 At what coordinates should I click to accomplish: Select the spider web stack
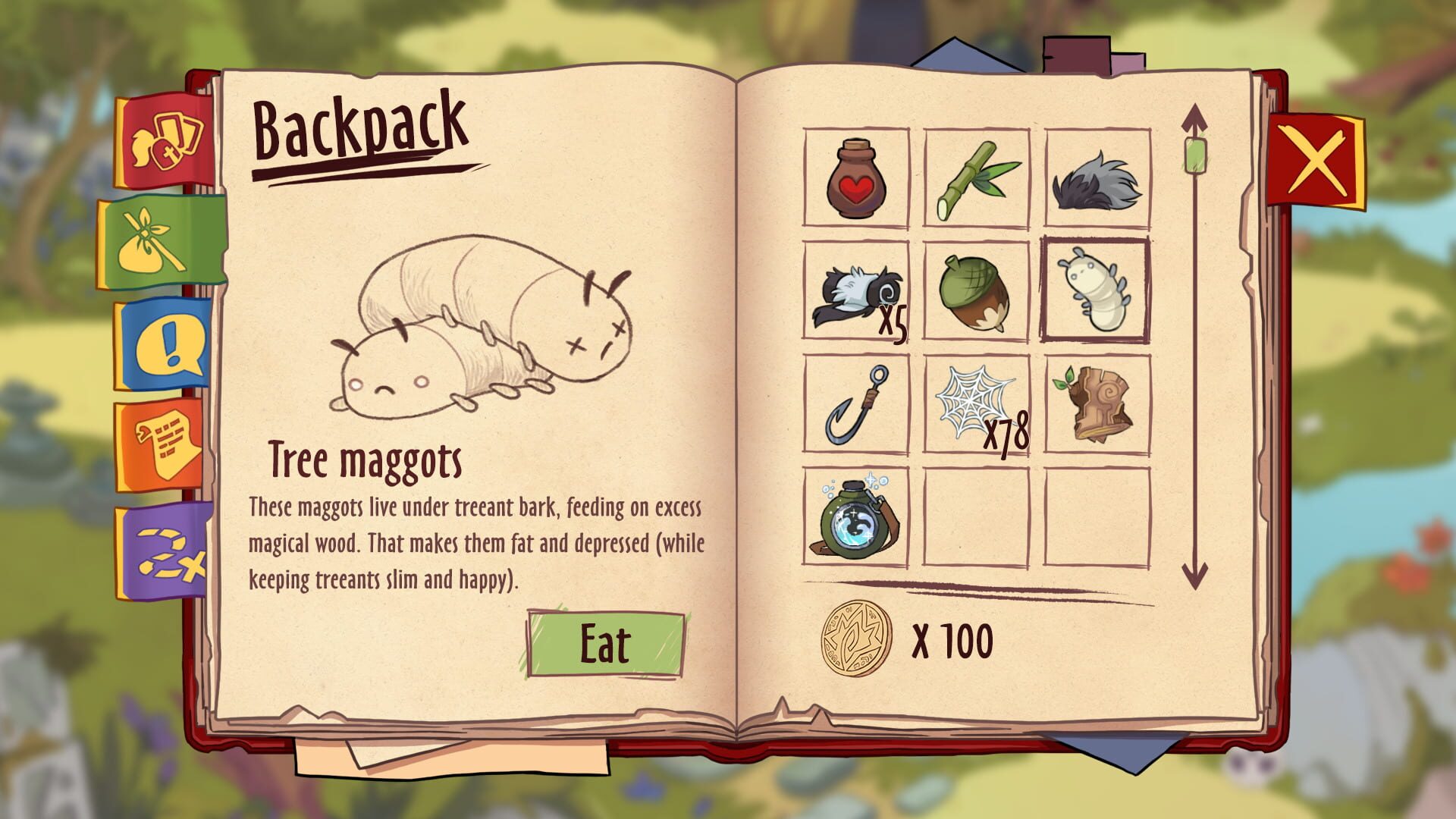976,404
